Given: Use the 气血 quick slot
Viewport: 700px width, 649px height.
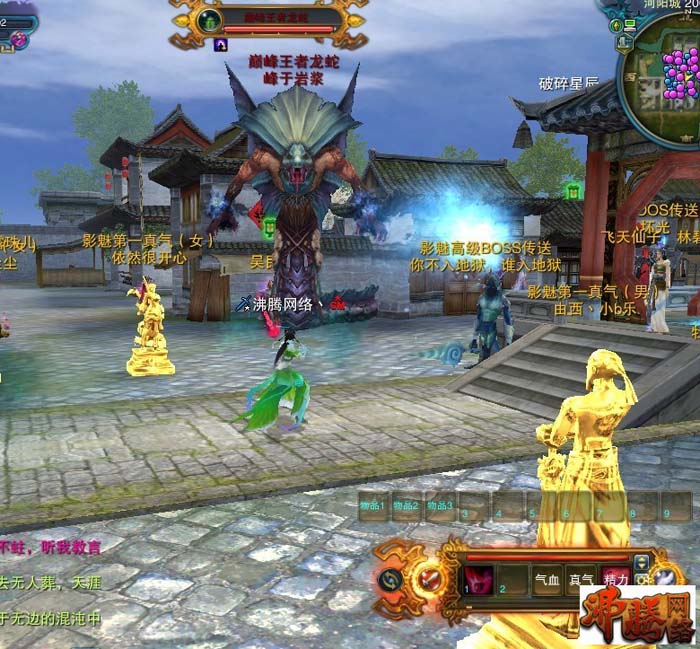Looking at the screenshot, I should [546, 580].
